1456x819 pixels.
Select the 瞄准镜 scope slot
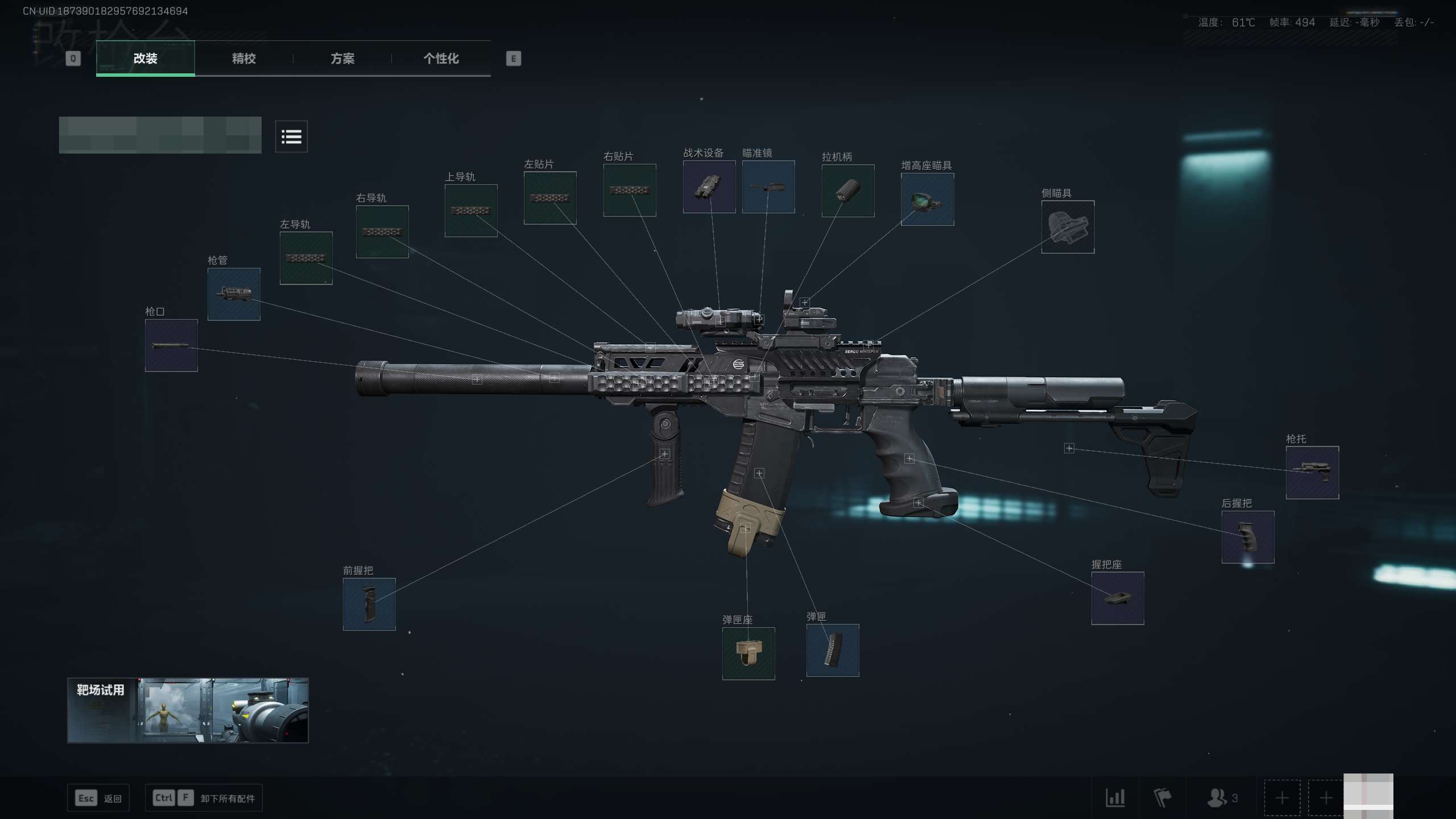768,187
